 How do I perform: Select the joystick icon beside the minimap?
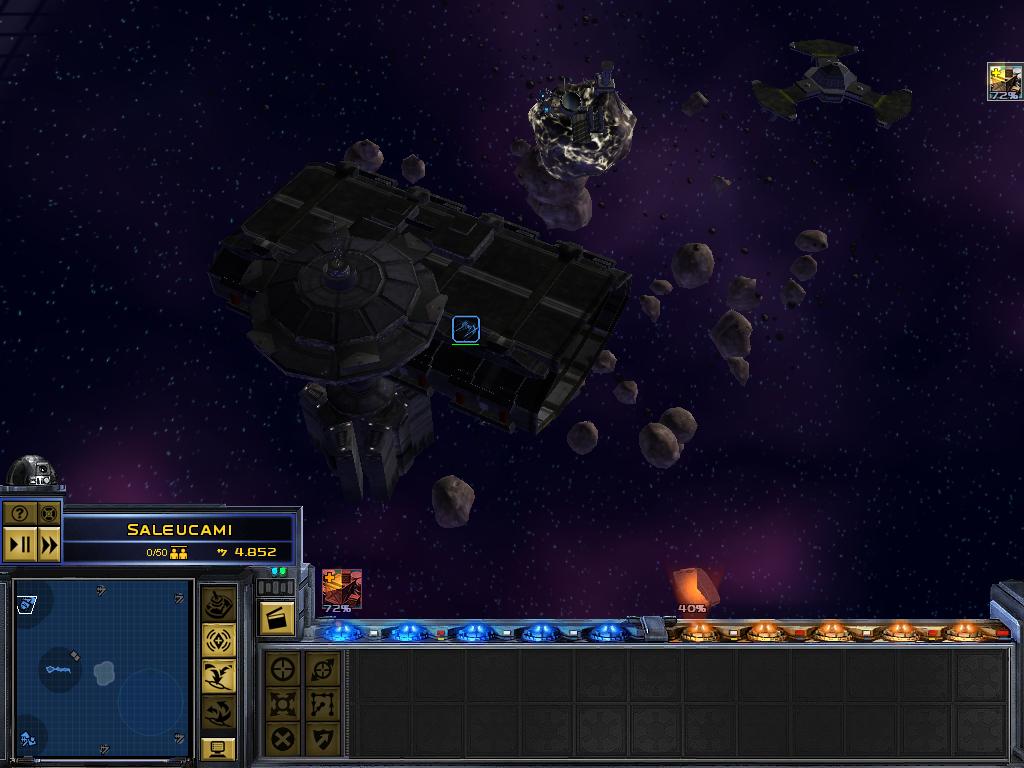[219, 604]
